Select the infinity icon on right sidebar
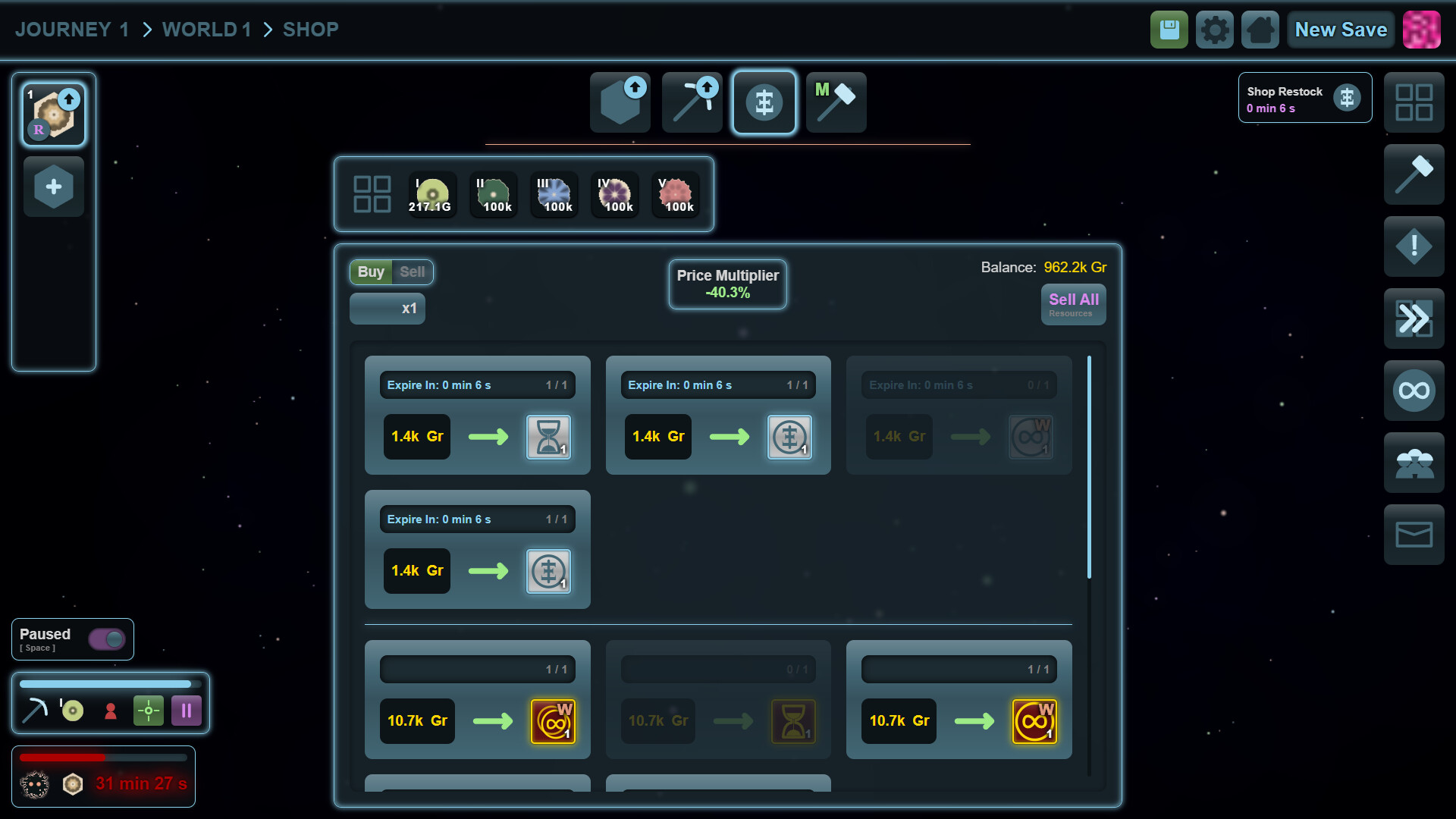 [1414, 391]
